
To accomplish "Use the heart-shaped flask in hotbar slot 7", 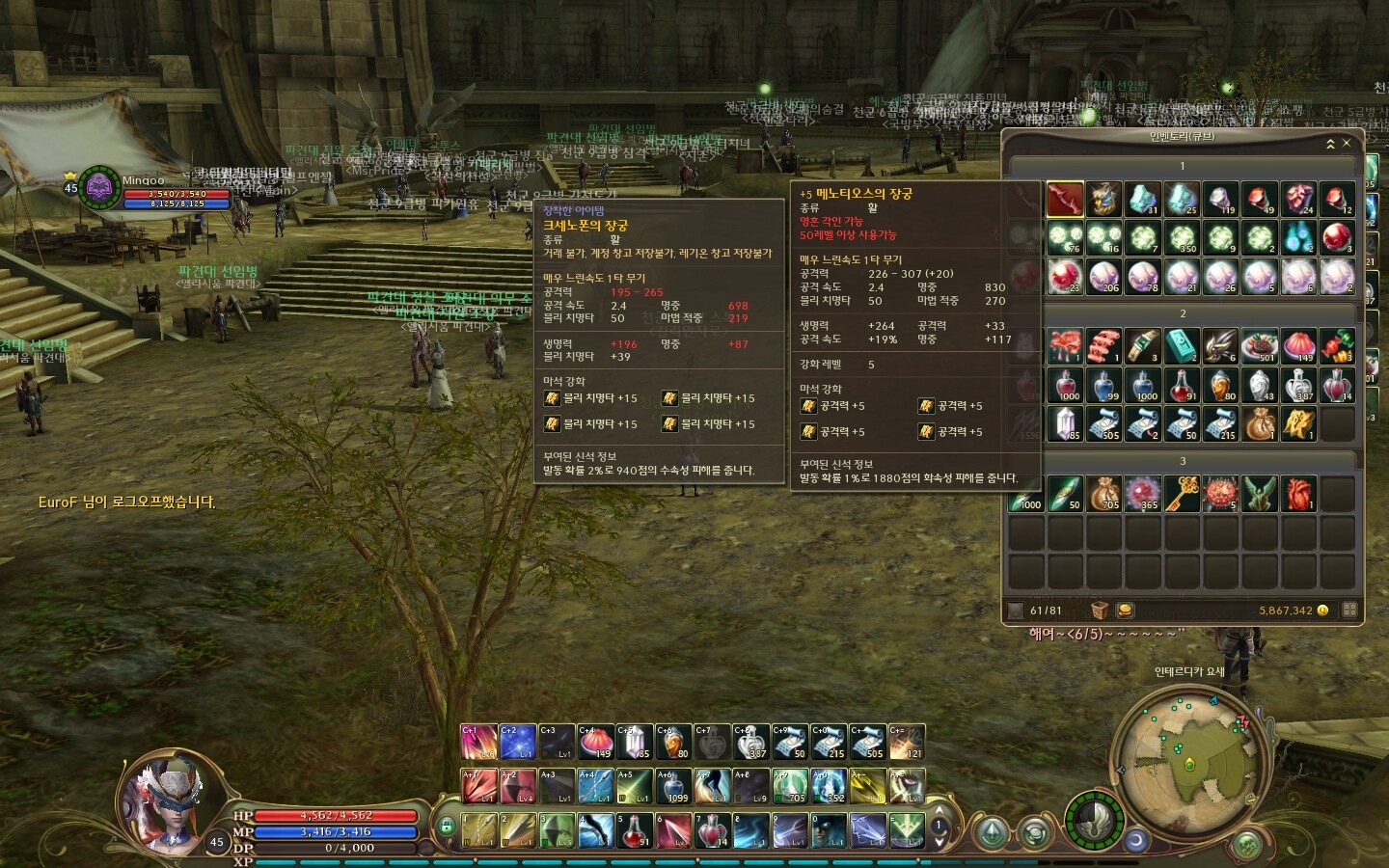I will tap(712, 830).
